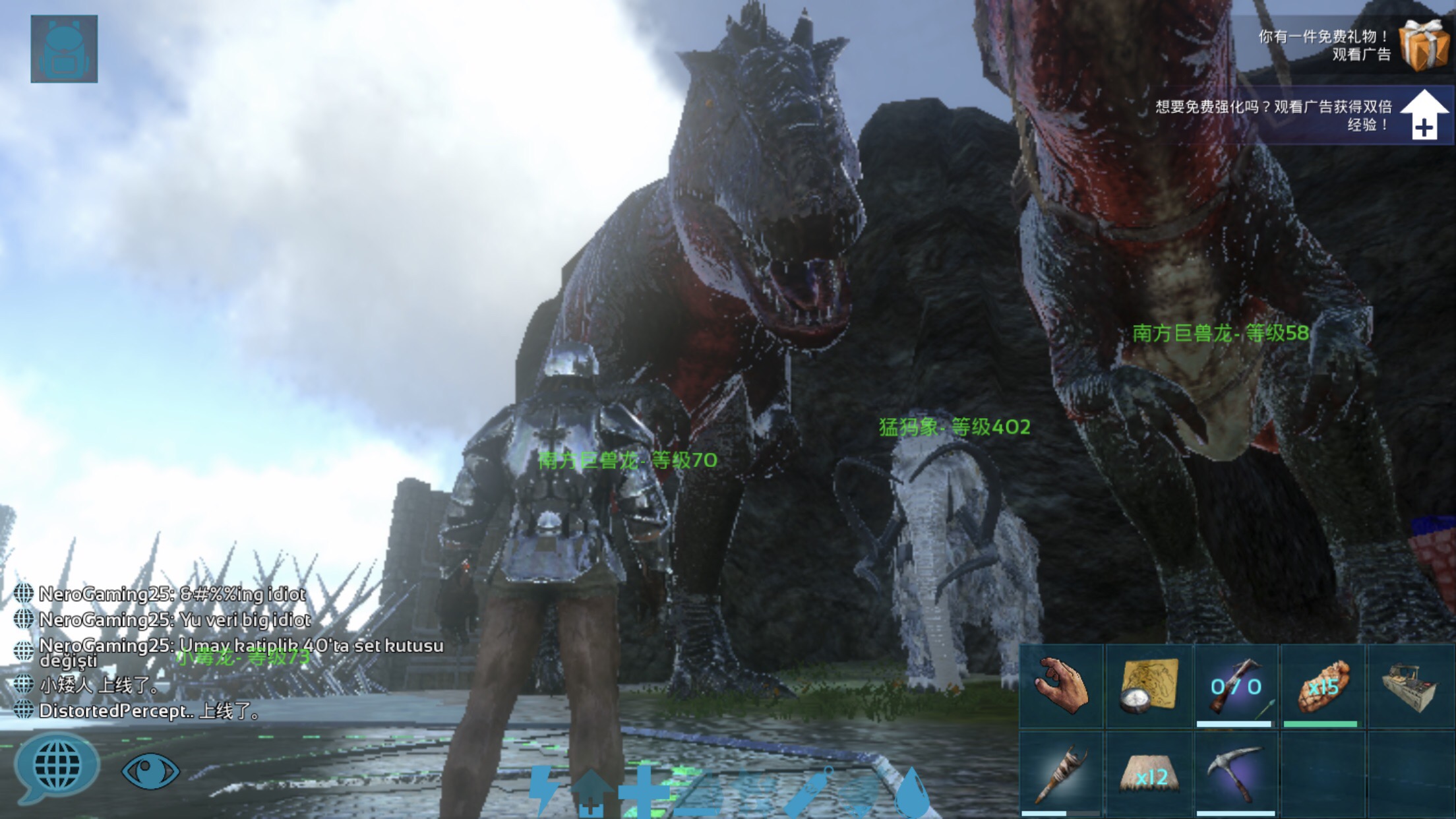Image resolution: width=1456 pixels, height=819 pixels.
Task: Eat the cooked meat x15
Action: click(1322, 686)
